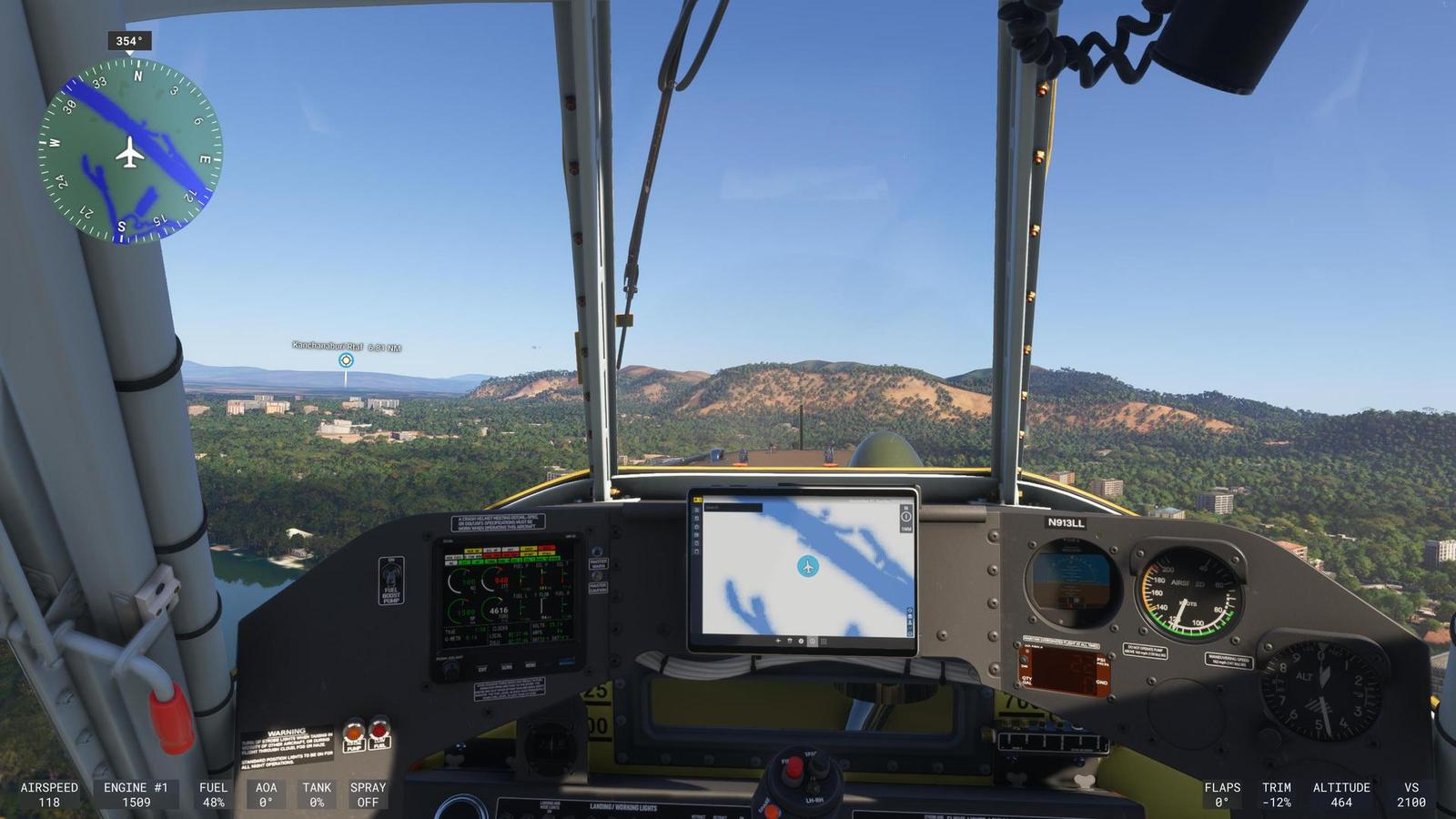Viewport: 1456px width, 819px height.
Task: Toggle the FUEL BOOST PUMP switch
Action: pyautogui.click(x=389, y=575)
